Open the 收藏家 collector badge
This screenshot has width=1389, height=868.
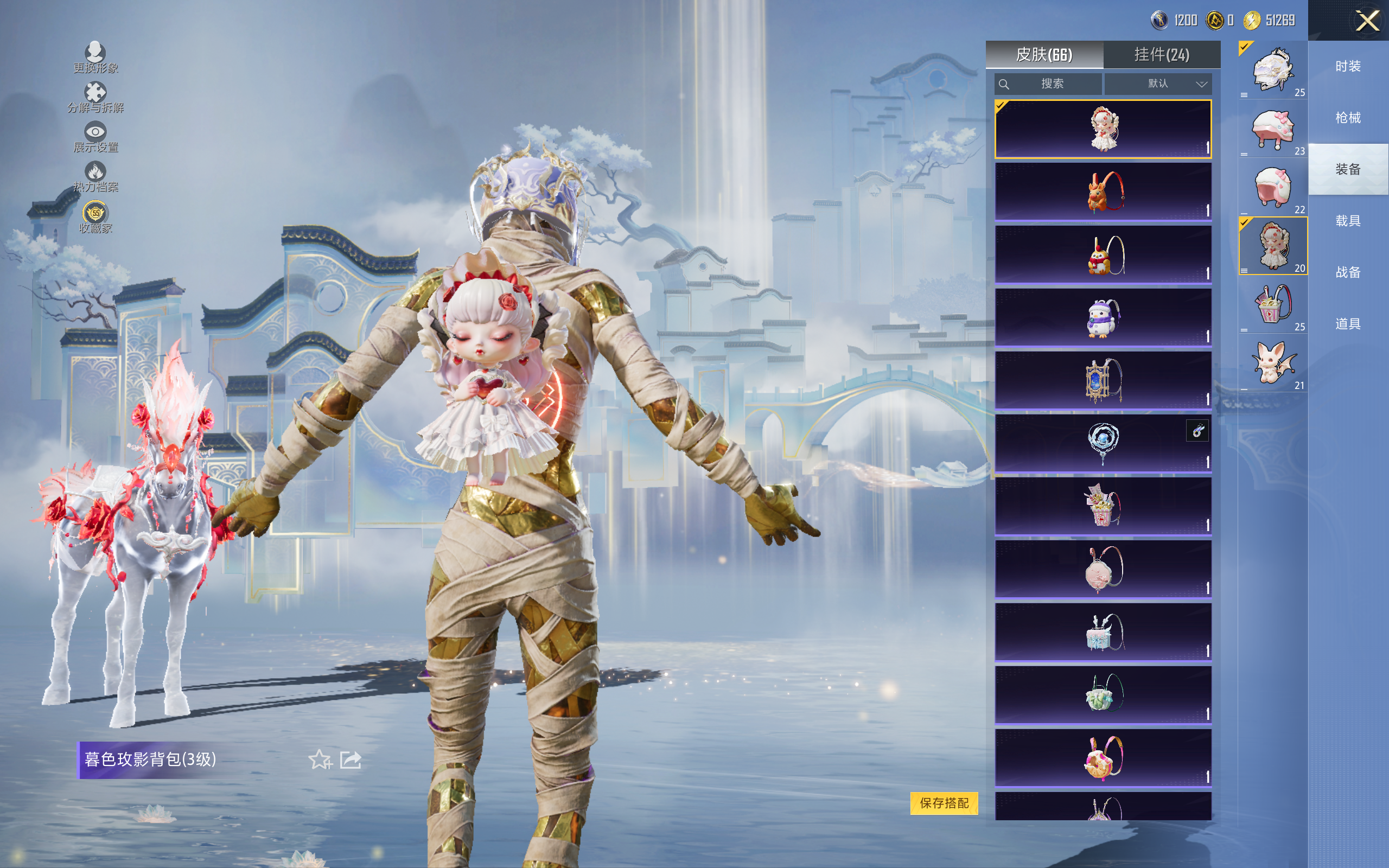pos(95,217)
